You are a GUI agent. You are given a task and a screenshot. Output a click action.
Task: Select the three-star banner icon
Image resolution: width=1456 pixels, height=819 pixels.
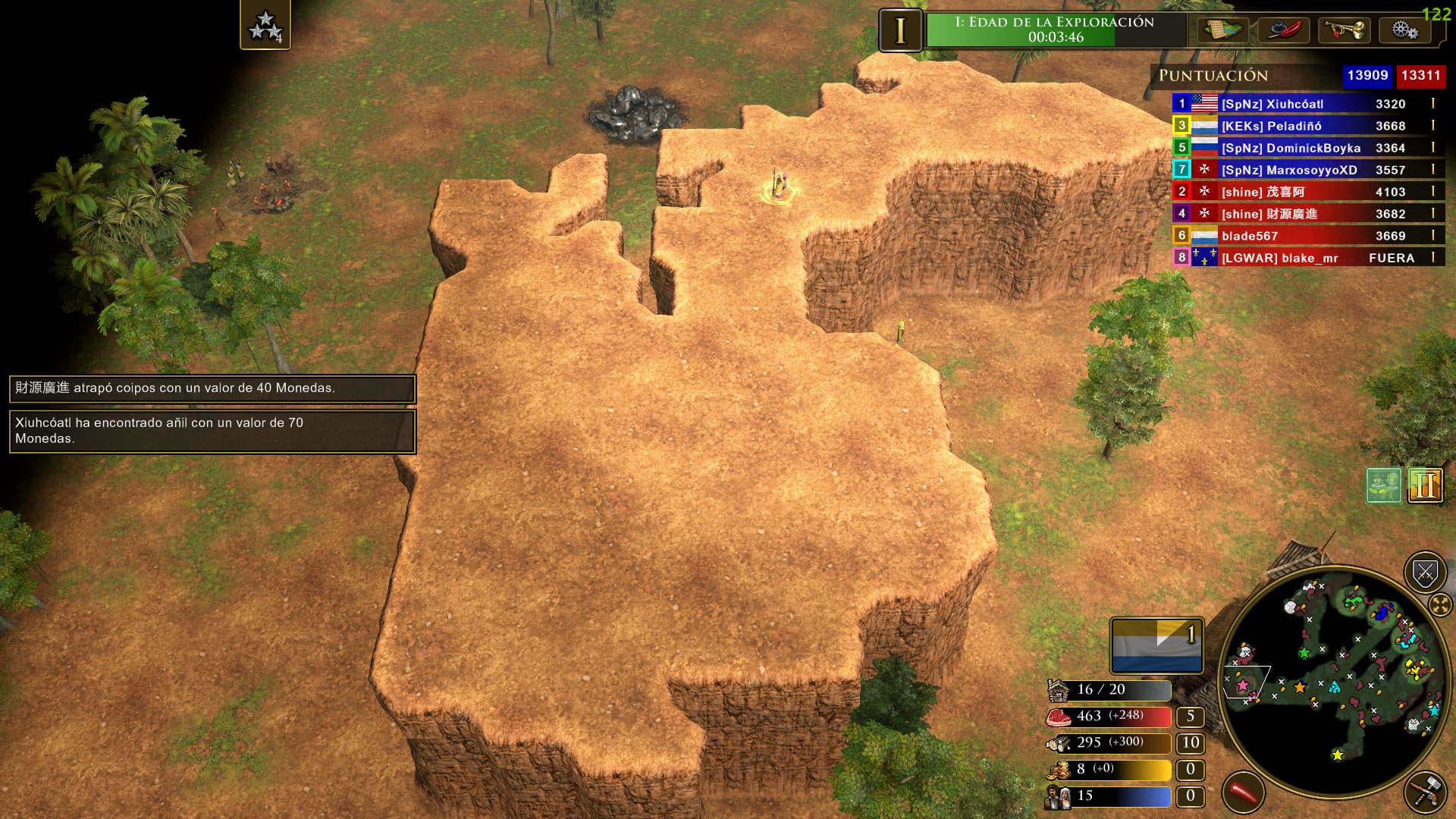[x=265, y=25]
